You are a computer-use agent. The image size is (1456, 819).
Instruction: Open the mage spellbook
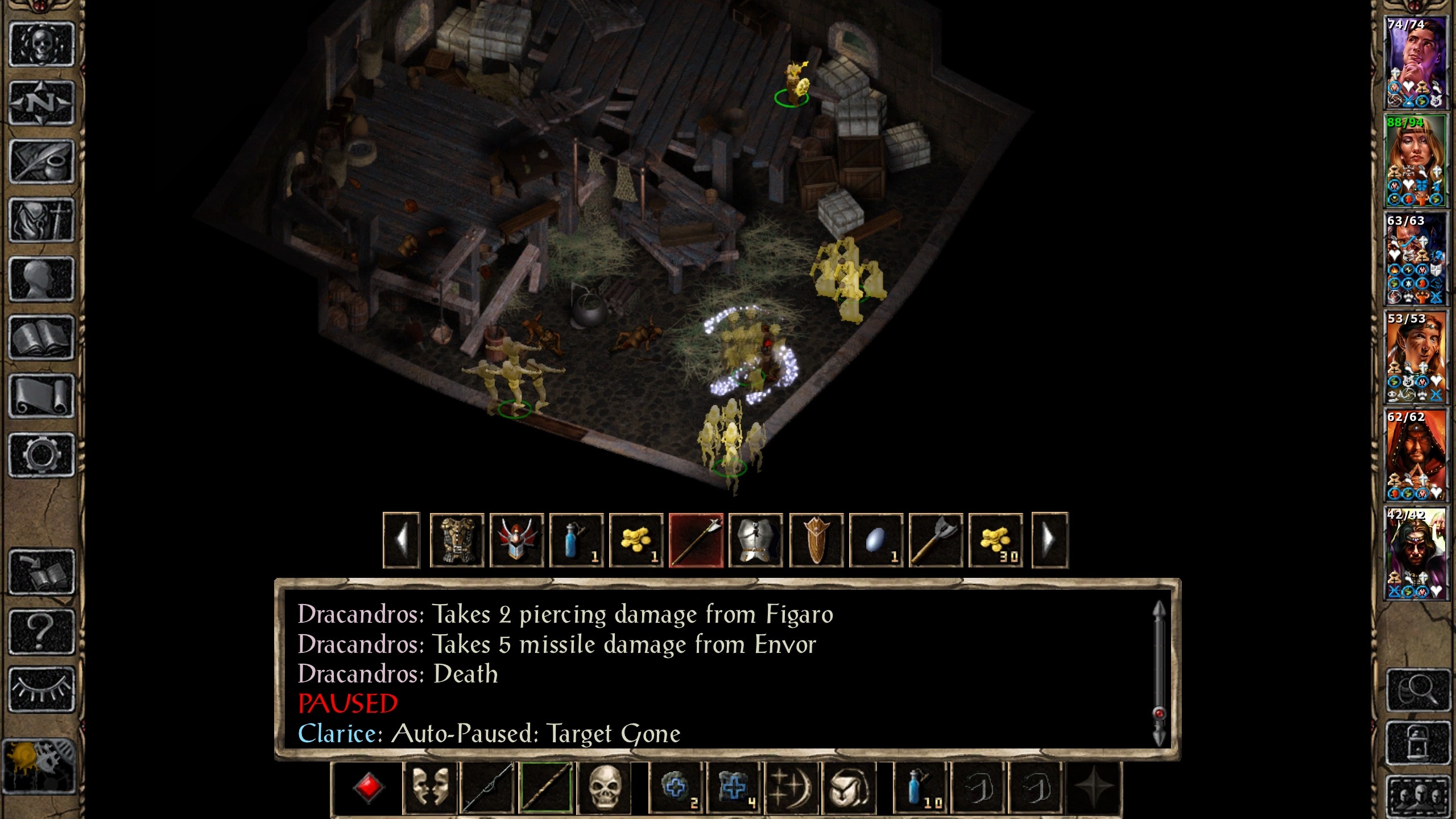coord(42,338)
